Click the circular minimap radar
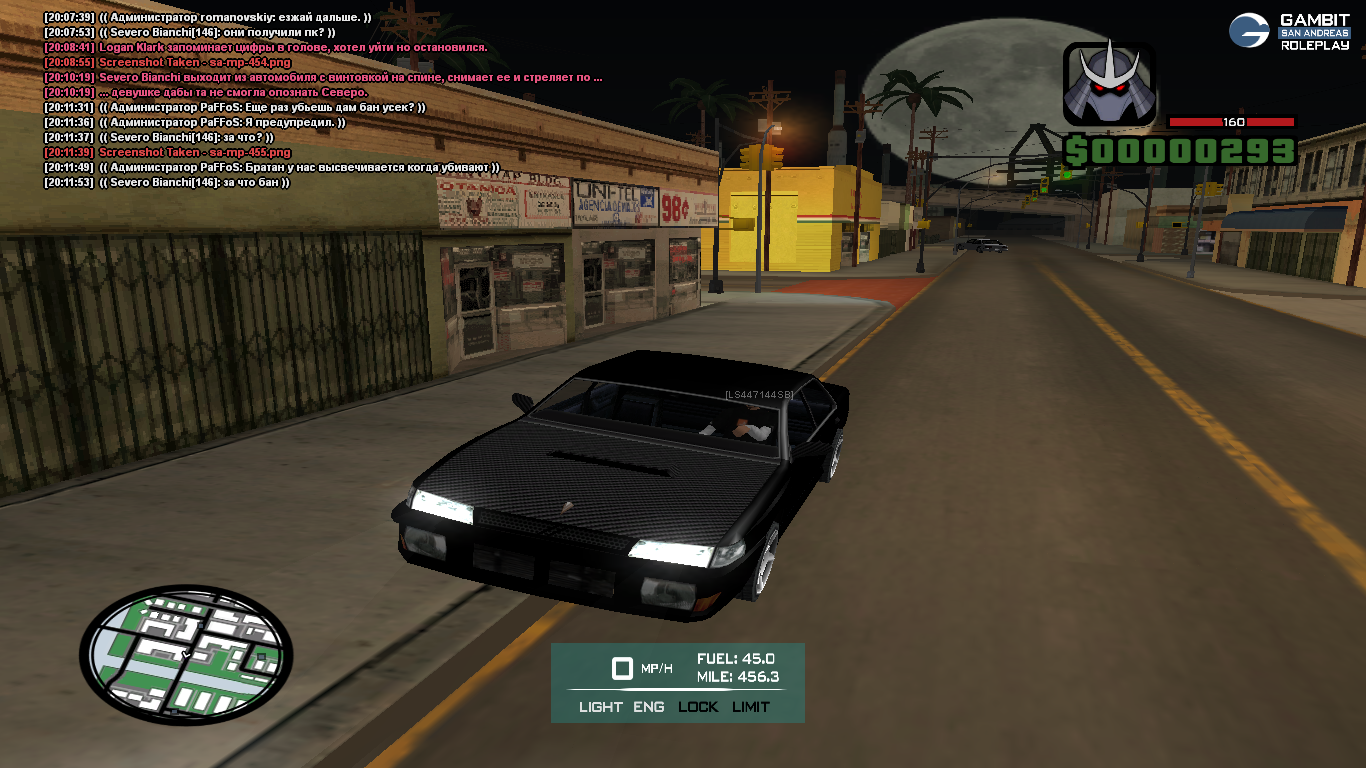This screenshot has height=768, width=1366. 186,655
